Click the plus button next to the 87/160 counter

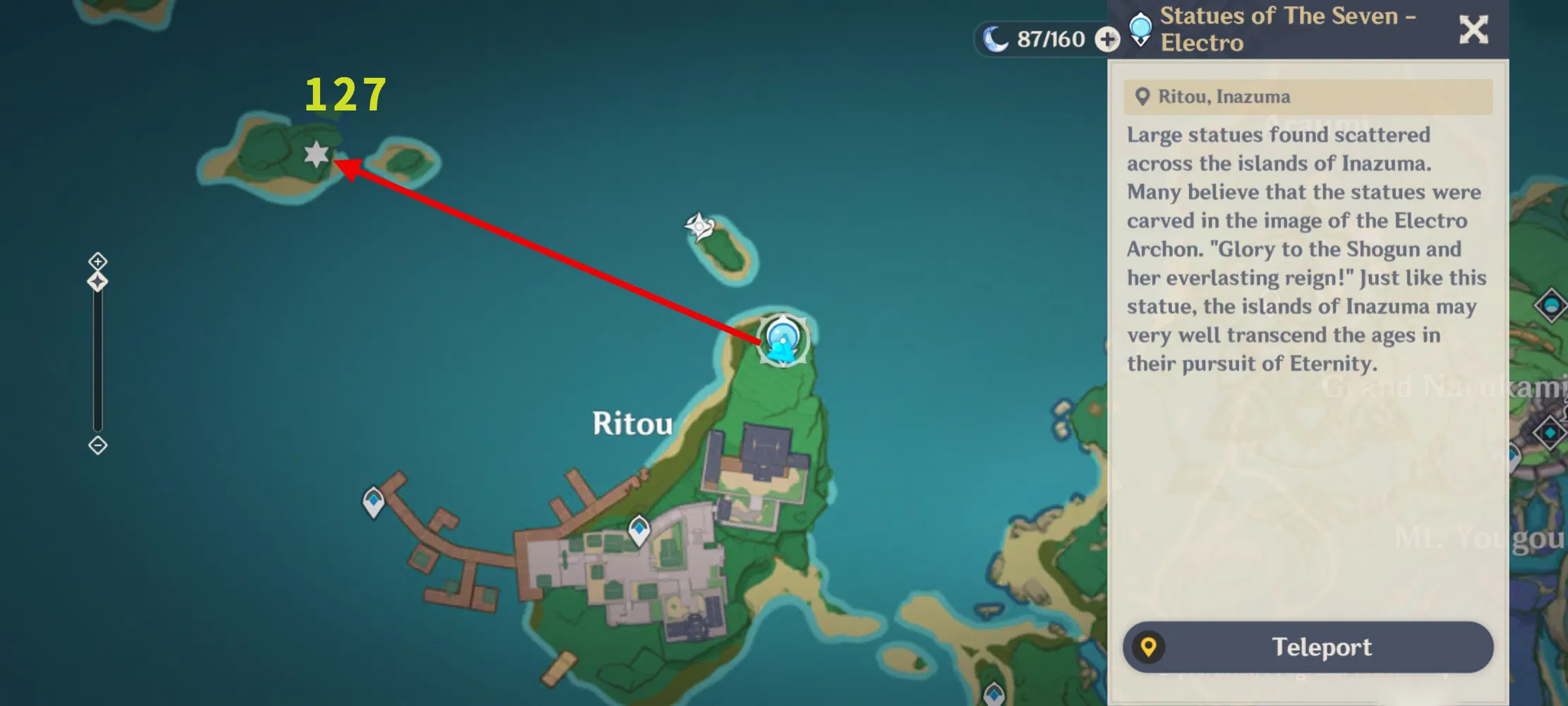[1108, 40]
